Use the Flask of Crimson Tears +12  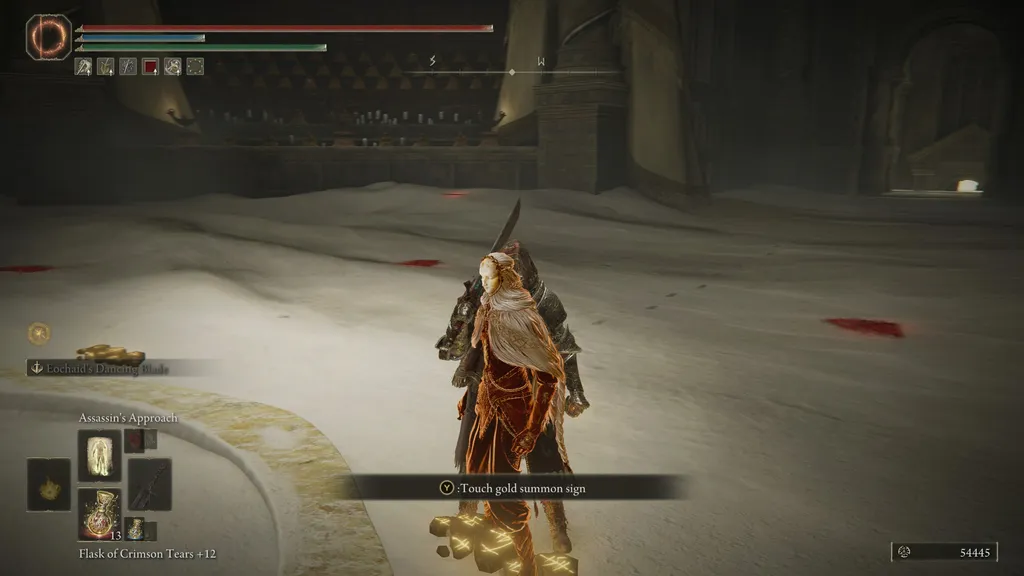(99, 515)
